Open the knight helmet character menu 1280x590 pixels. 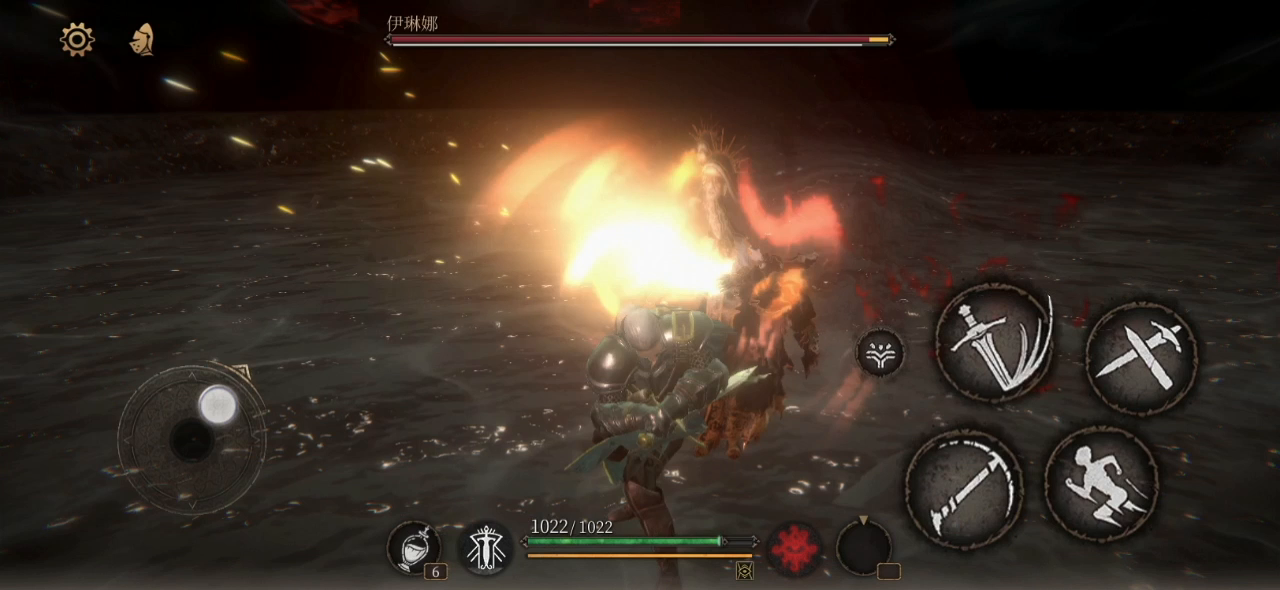(142, 39)
